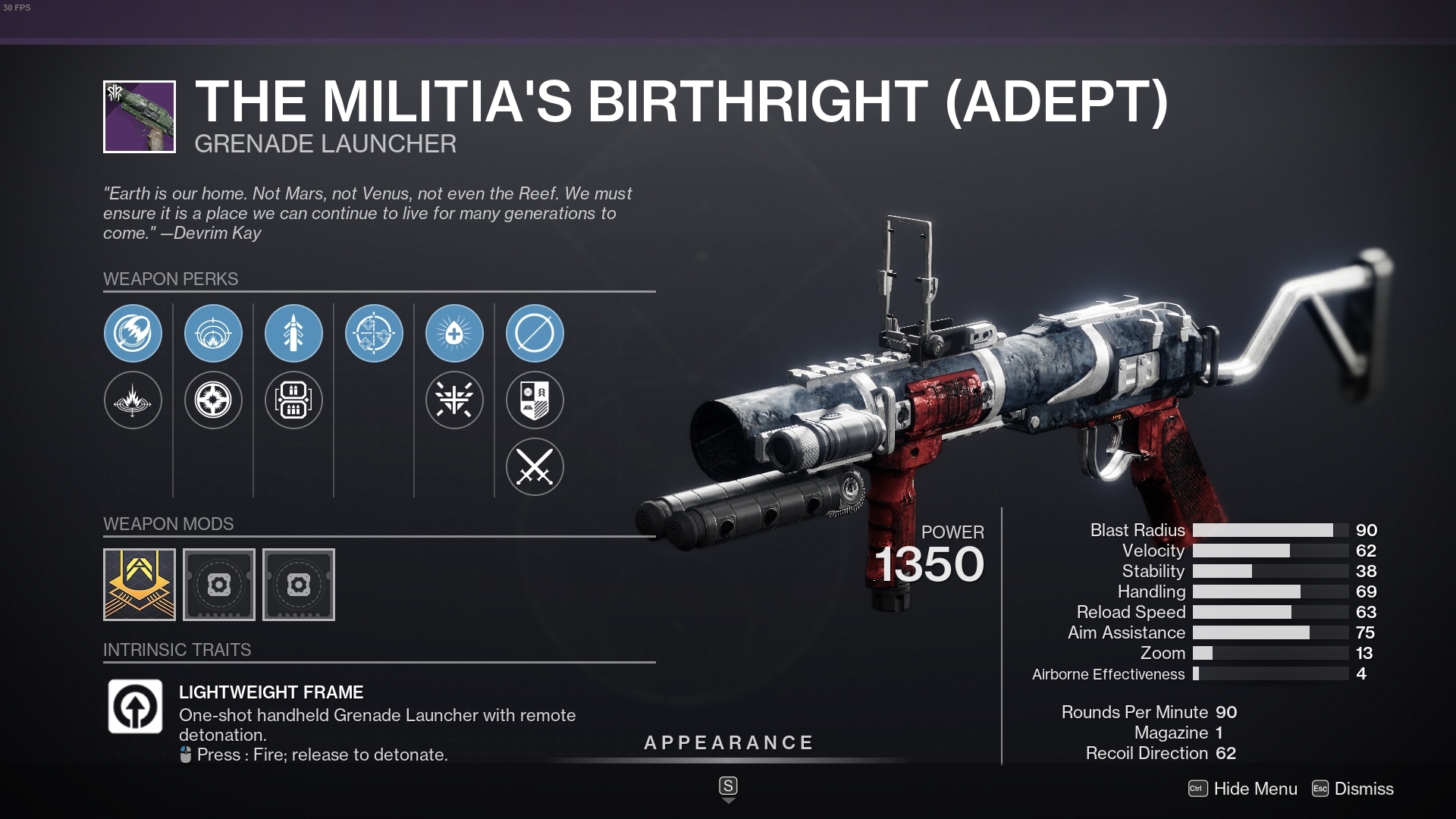Click Hide Menu
Viewport: 1456px width, 819px height.
[1254, 789]
